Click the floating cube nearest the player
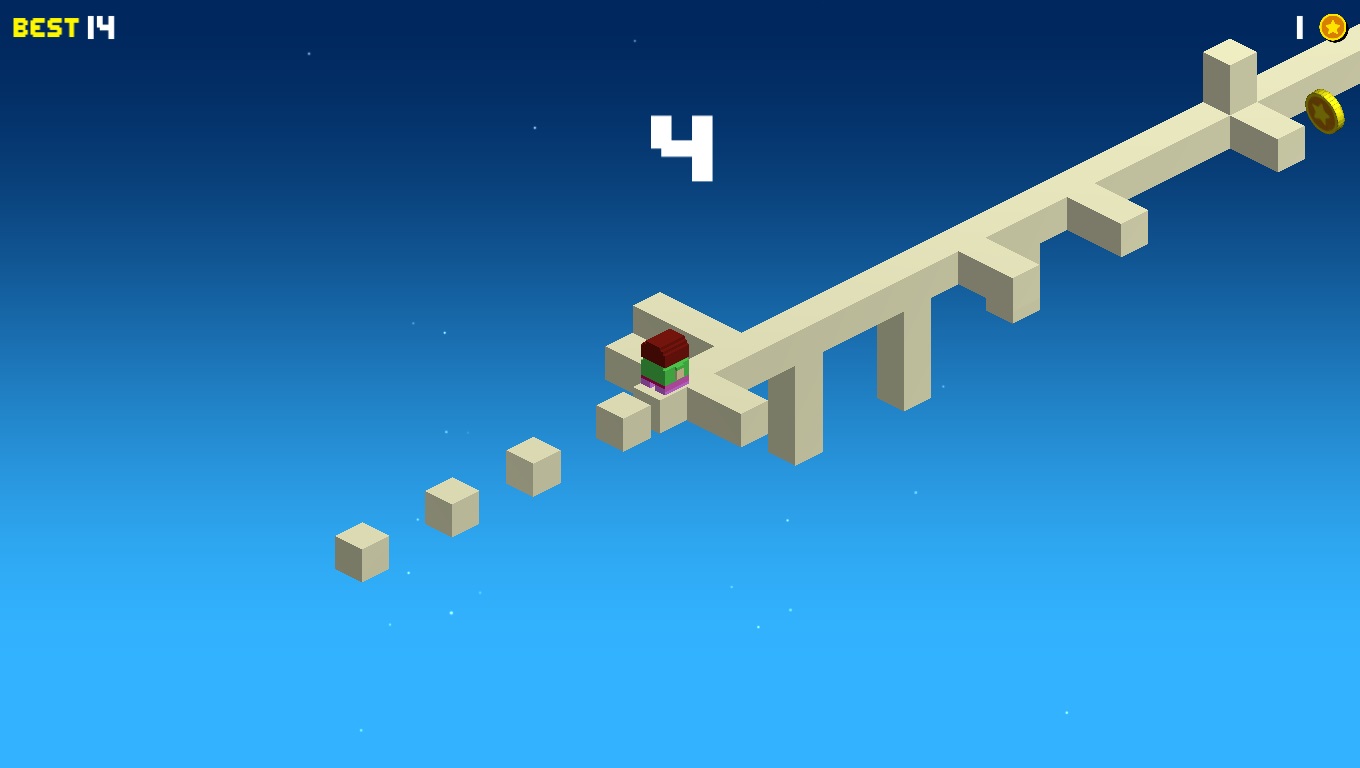The image size is (1360, 768). pos(533,466)
